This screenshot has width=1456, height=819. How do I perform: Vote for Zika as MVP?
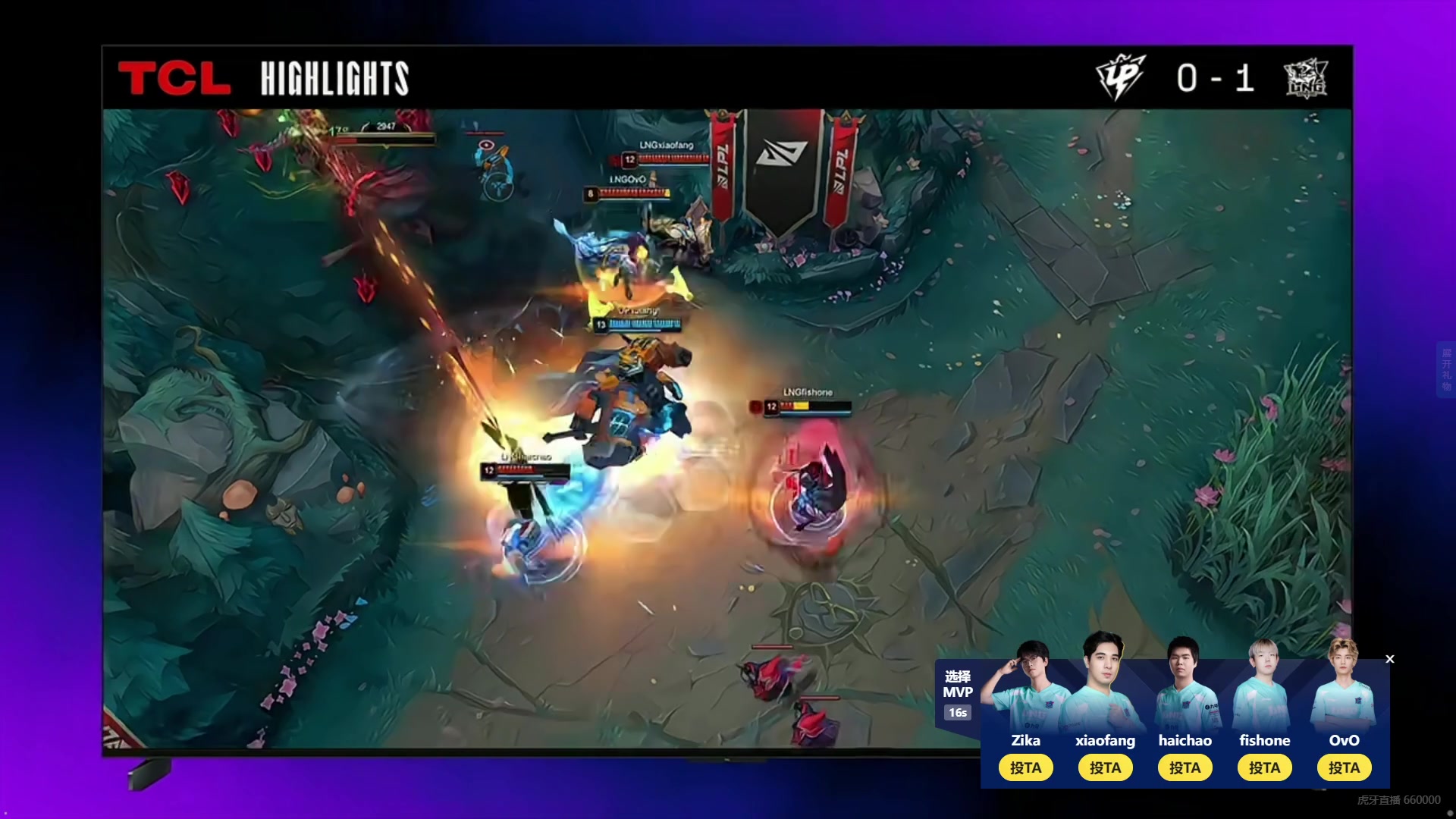(1025, 767)
